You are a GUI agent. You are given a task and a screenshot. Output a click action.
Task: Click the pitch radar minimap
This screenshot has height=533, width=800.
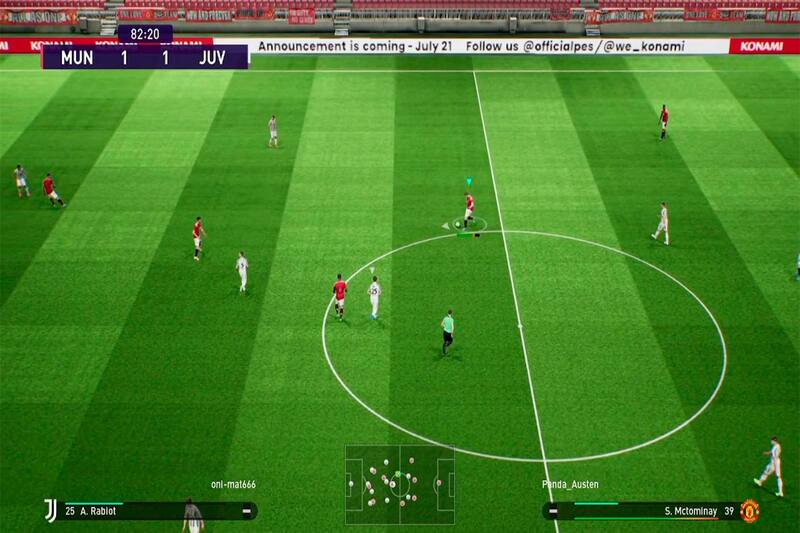pos(399,485)
